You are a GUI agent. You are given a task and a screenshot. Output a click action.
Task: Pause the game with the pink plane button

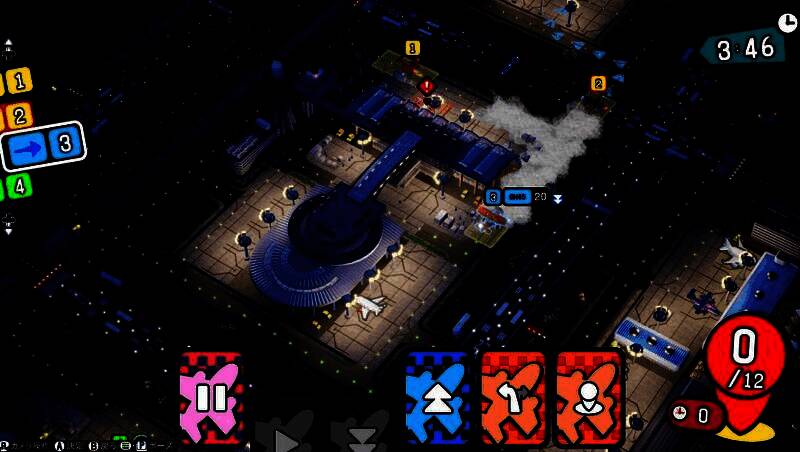pyautogui.click(x=211, y=398)
